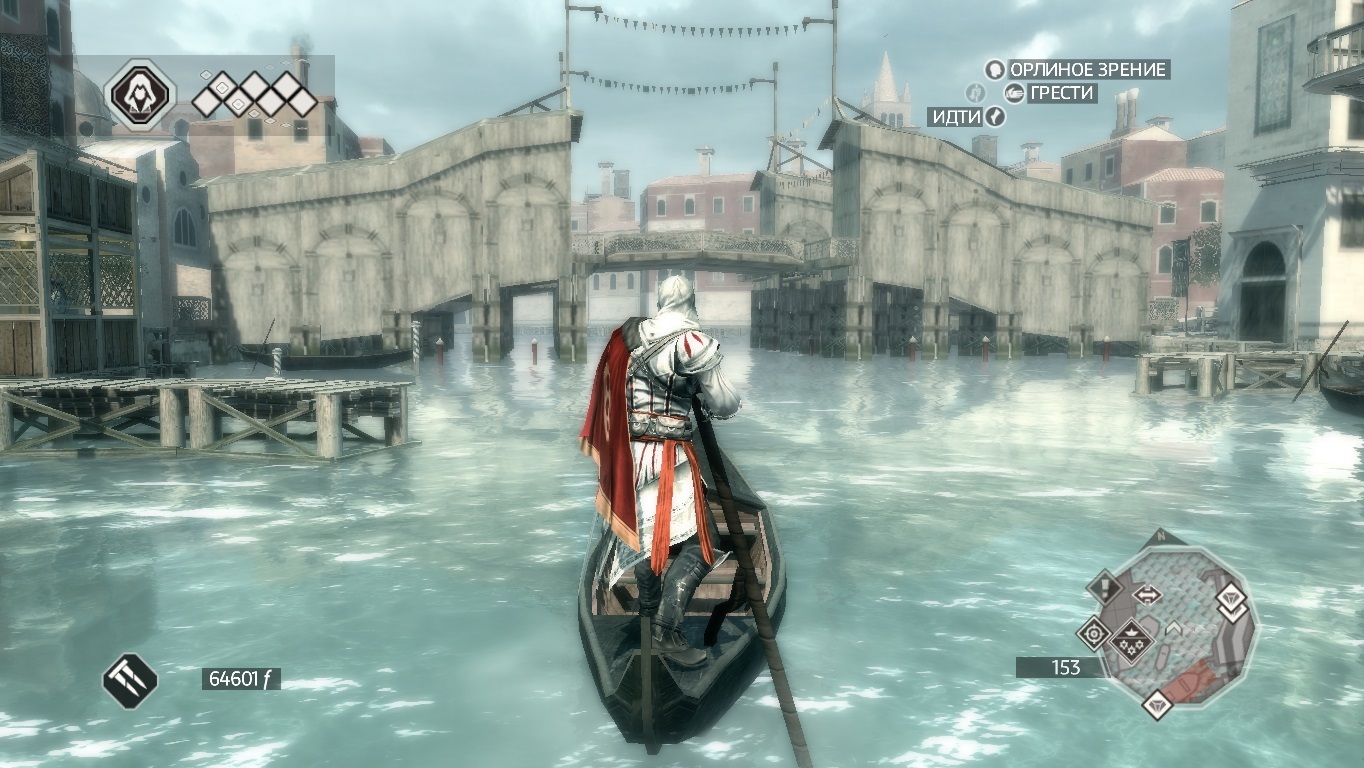Select the exclamation mark mission marker
The width and height of the screenshot is (1364, 768).
pos(1105,586)
